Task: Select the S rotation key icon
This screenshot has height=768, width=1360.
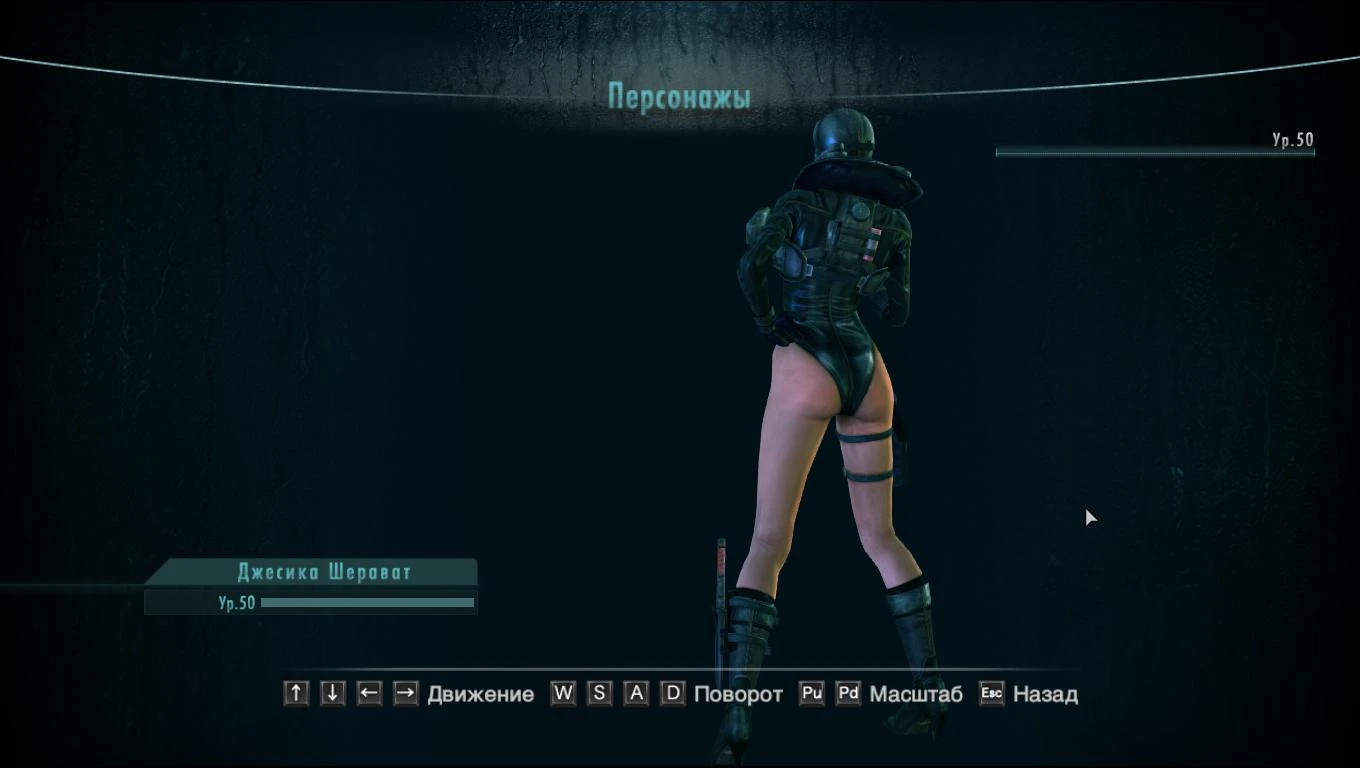Action: coord(599,693)
